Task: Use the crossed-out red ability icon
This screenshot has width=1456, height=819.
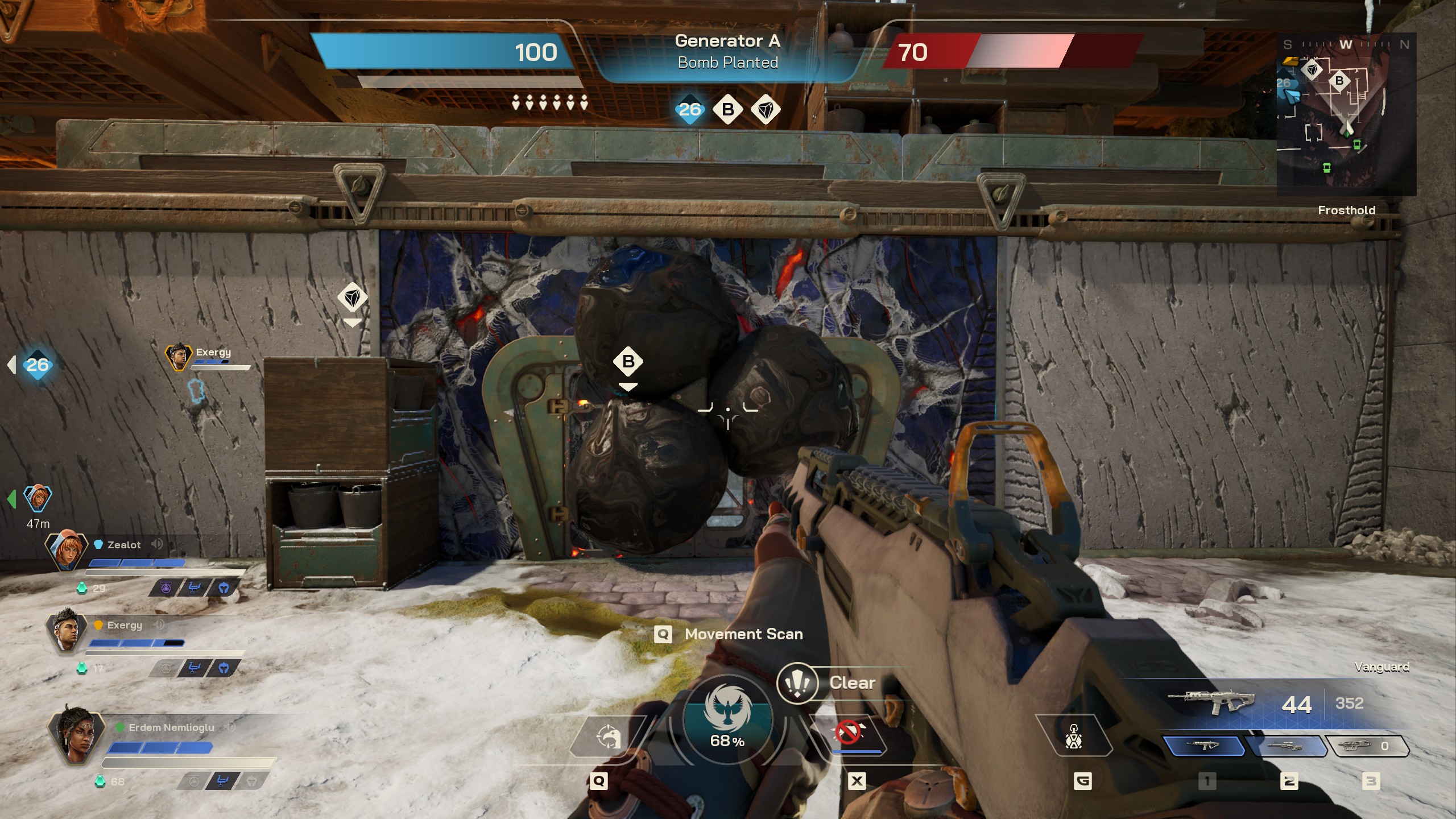Action: 848,733
